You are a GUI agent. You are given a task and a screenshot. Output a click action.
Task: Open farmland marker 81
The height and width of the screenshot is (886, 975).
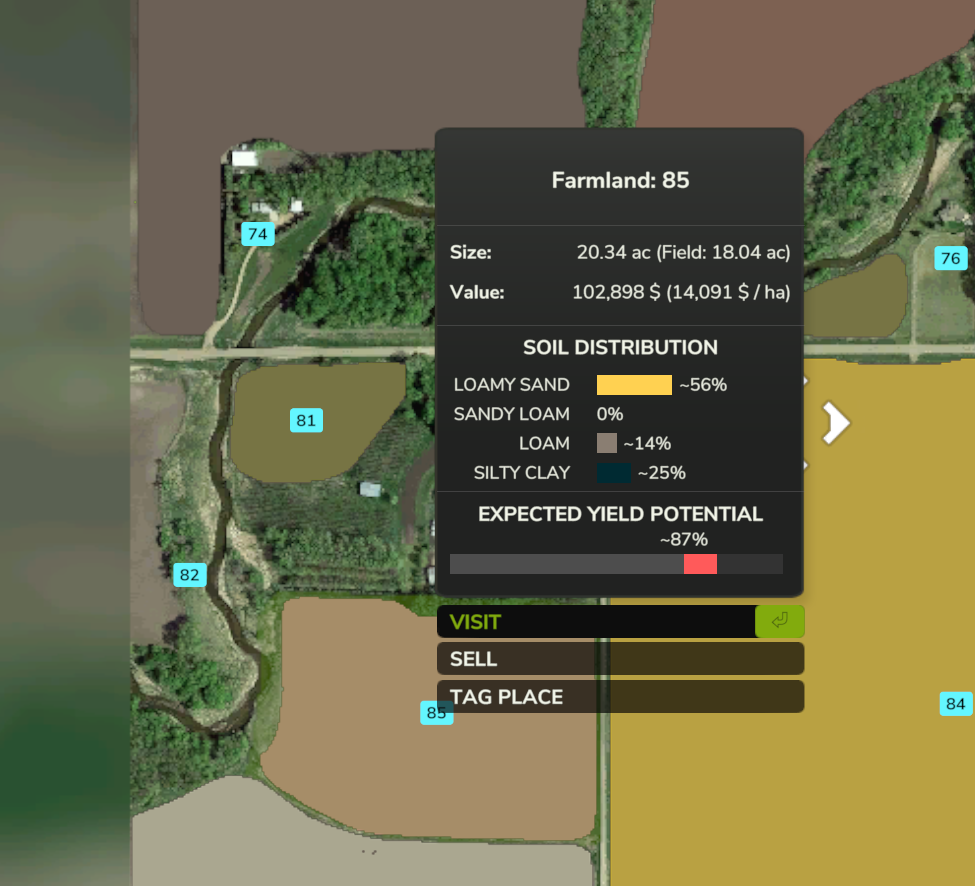(x=306, y=421)
